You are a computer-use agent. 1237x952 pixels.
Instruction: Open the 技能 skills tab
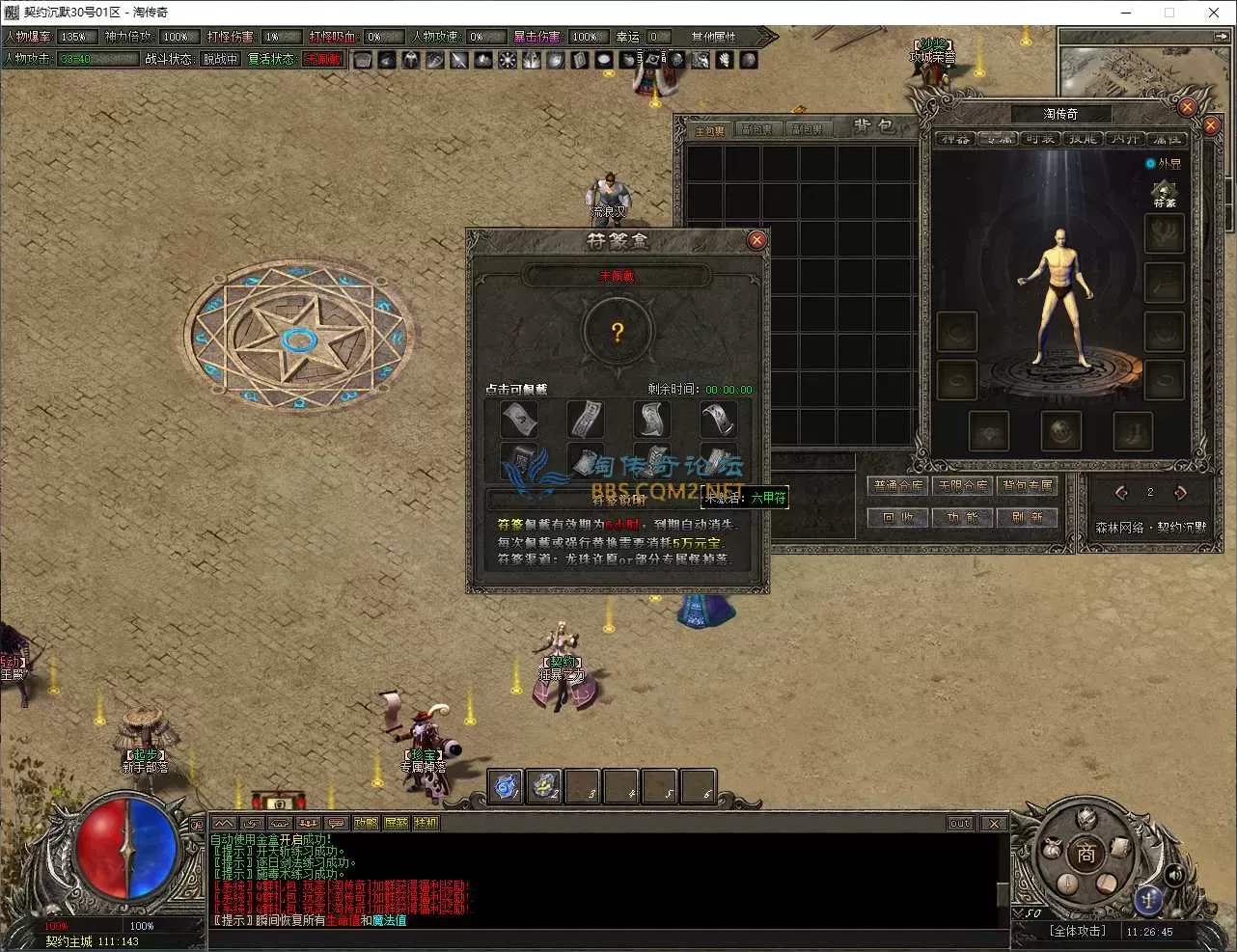(1083, 139)
